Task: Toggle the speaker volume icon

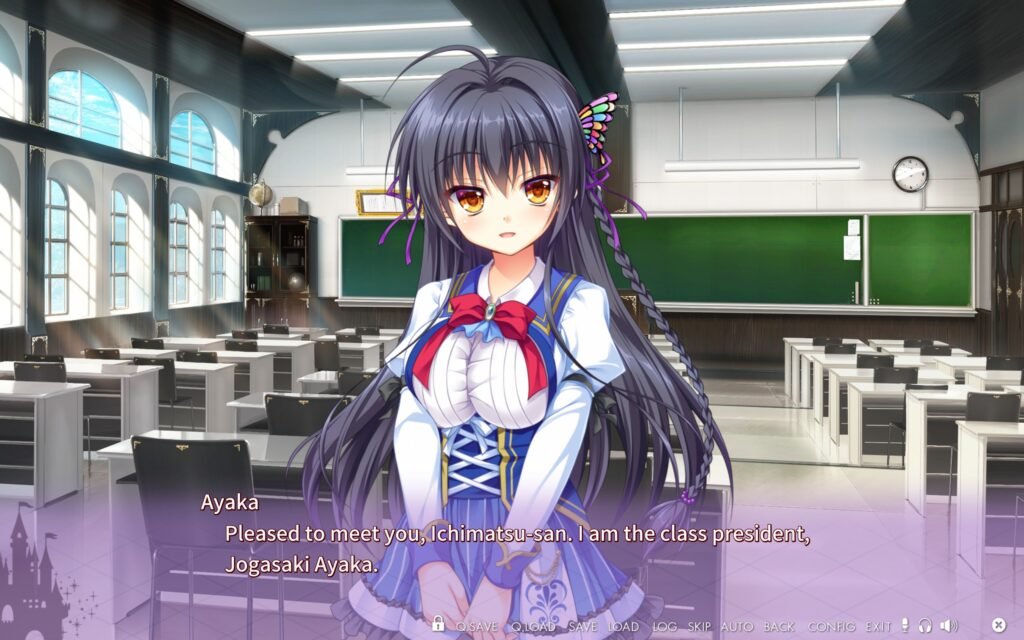Action: pyautogui.click(x=948, y=626)
